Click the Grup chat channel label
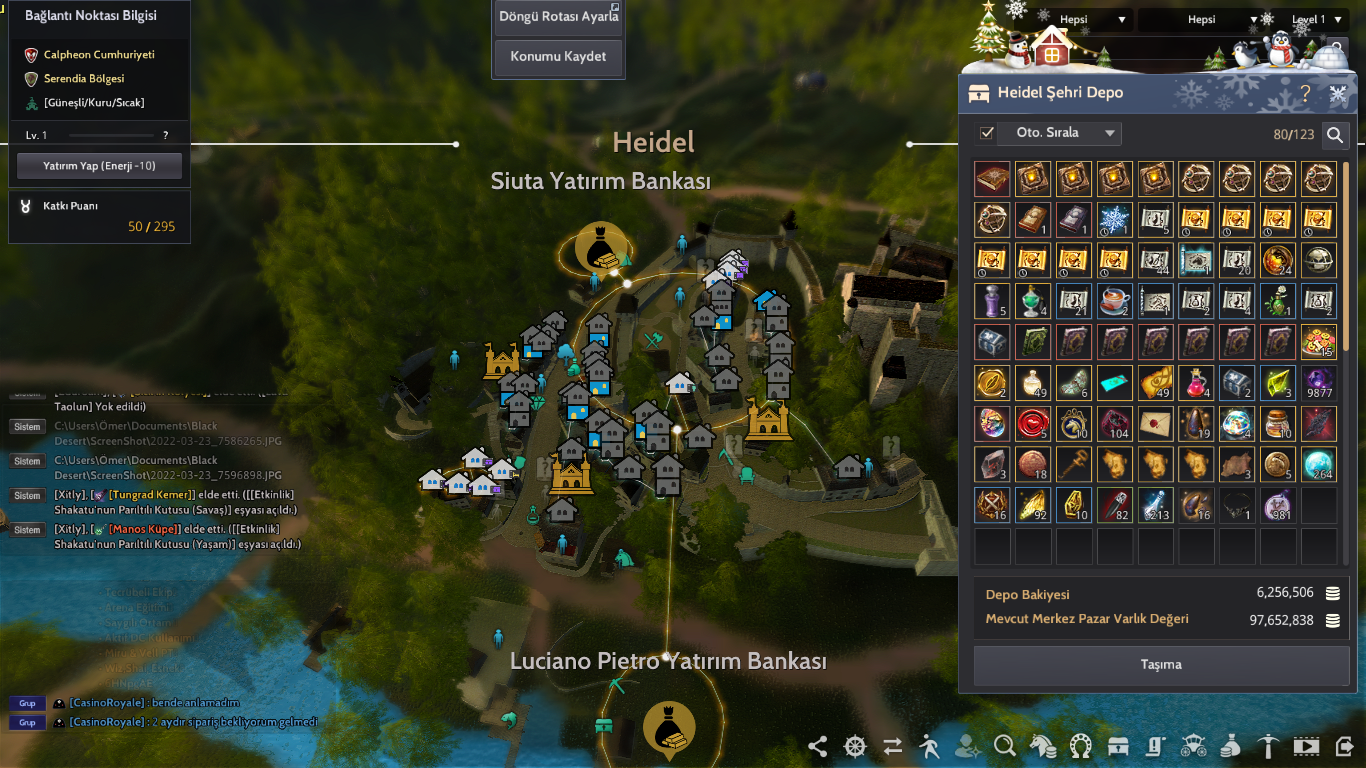 pos(26,703)
